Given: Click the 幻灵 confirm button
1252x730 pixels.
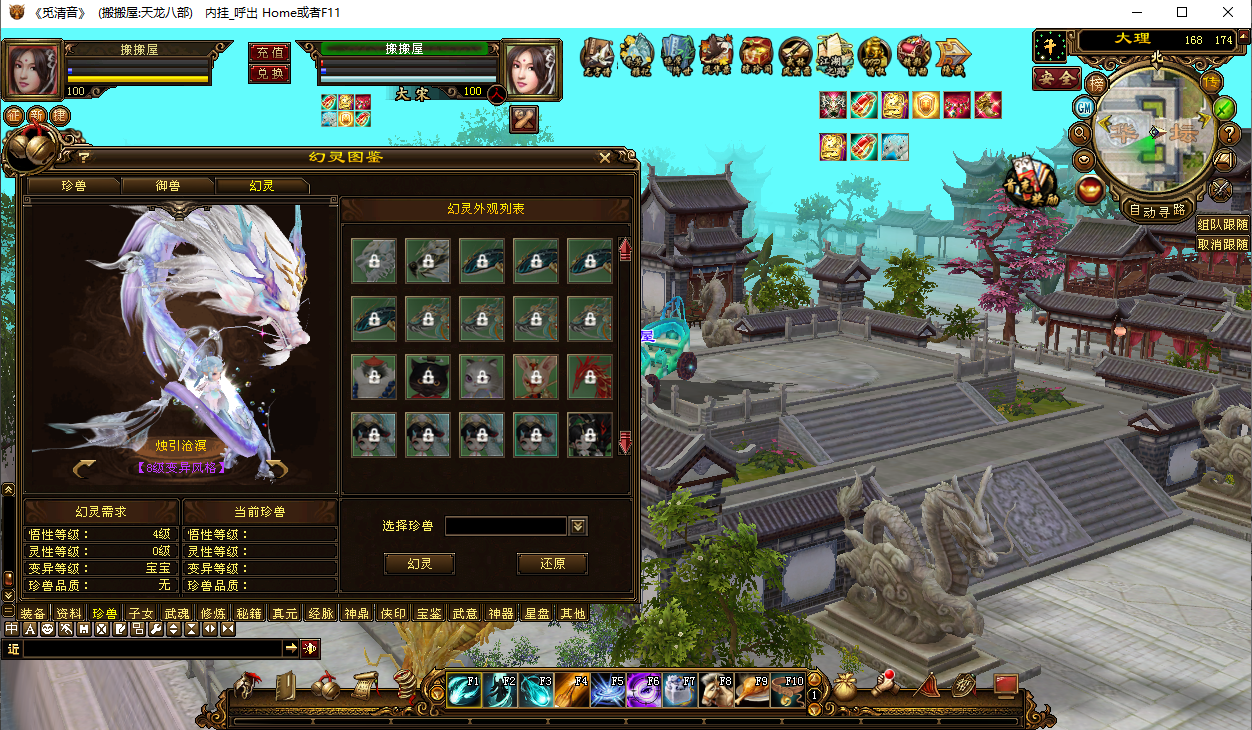Looking at the screenshot, I should coord(420,564).
